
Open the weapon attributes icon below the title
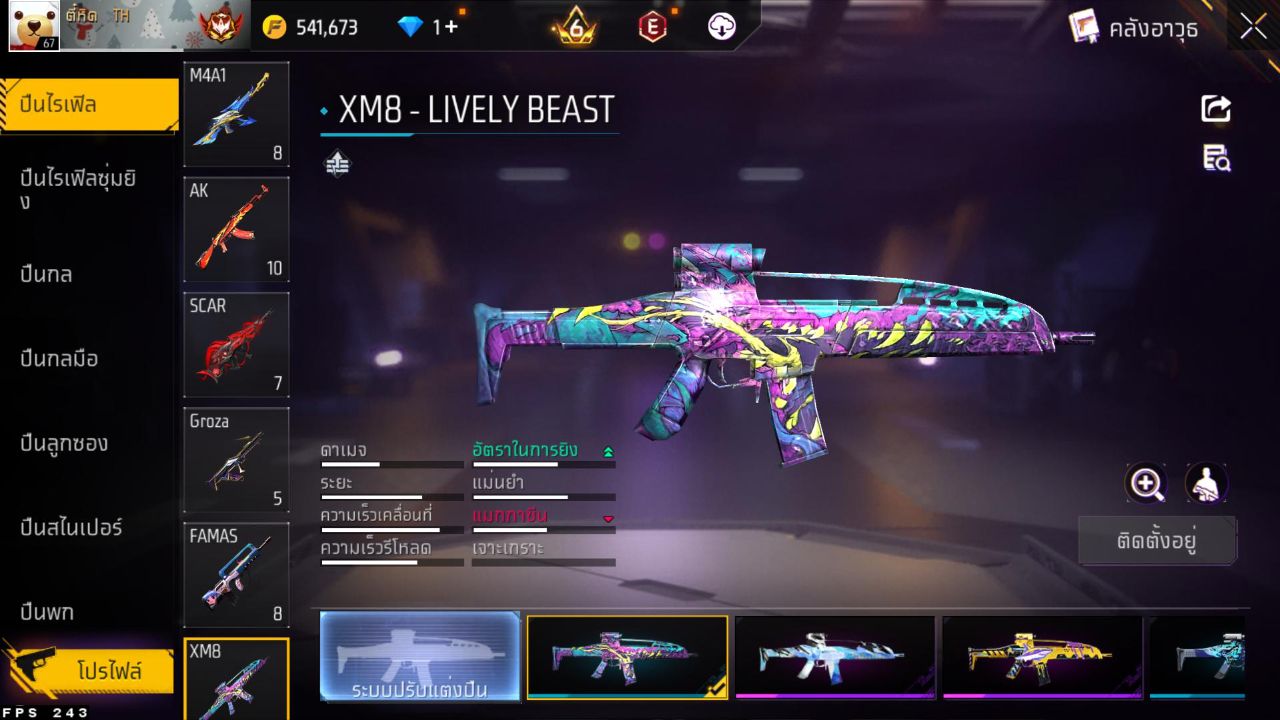pyautogui.click(x=337, y=161)
